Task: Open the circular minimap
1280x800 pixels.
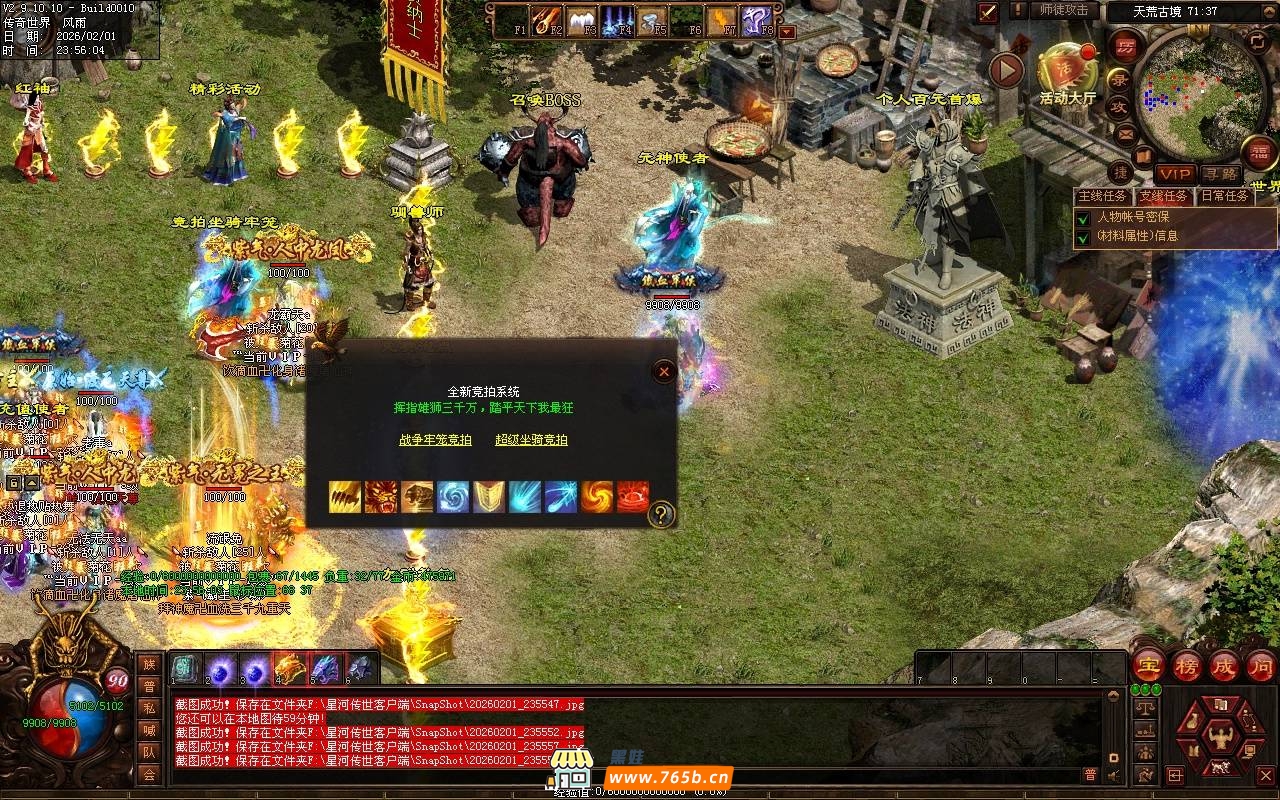Action: click(1199, 92)
